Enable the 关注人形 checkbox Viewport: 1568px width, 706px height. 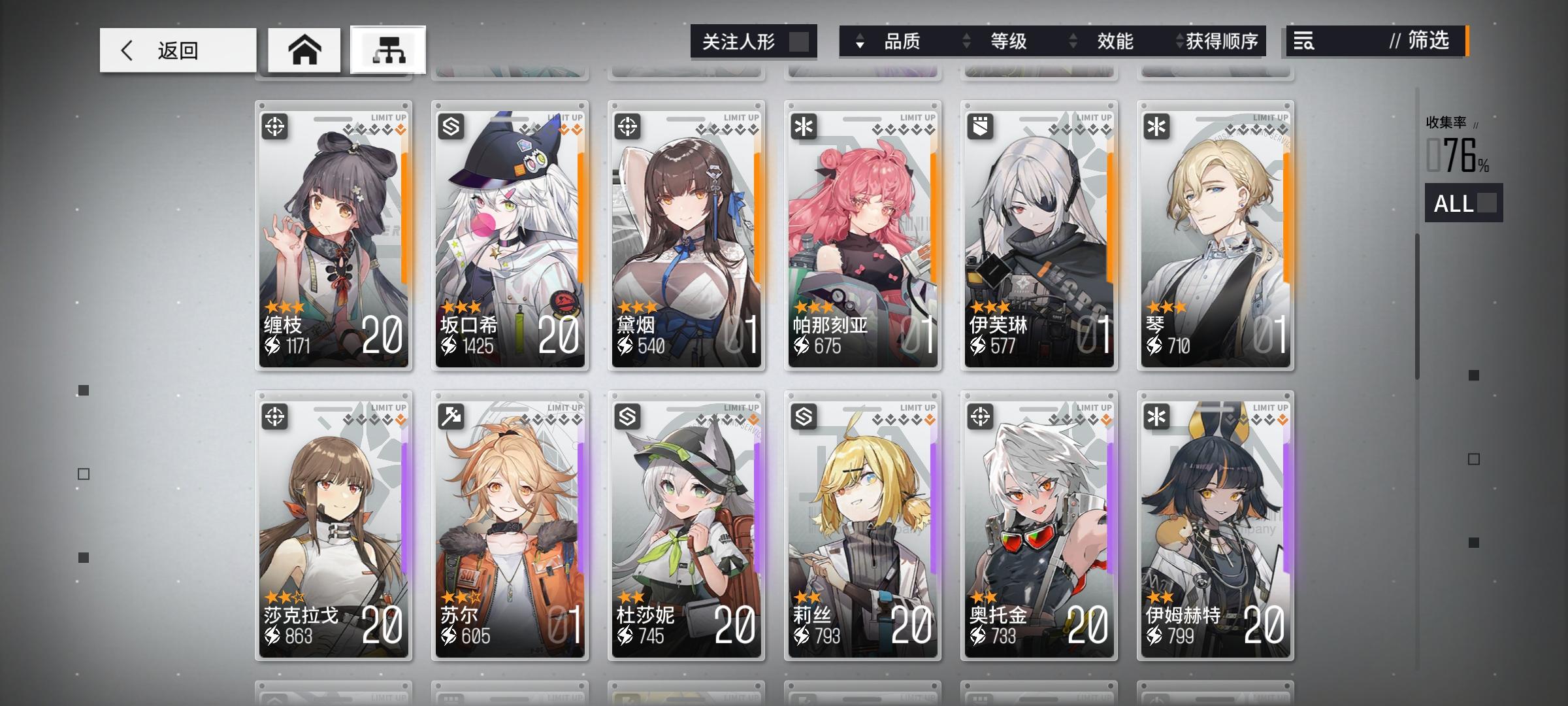coord(801,41)
